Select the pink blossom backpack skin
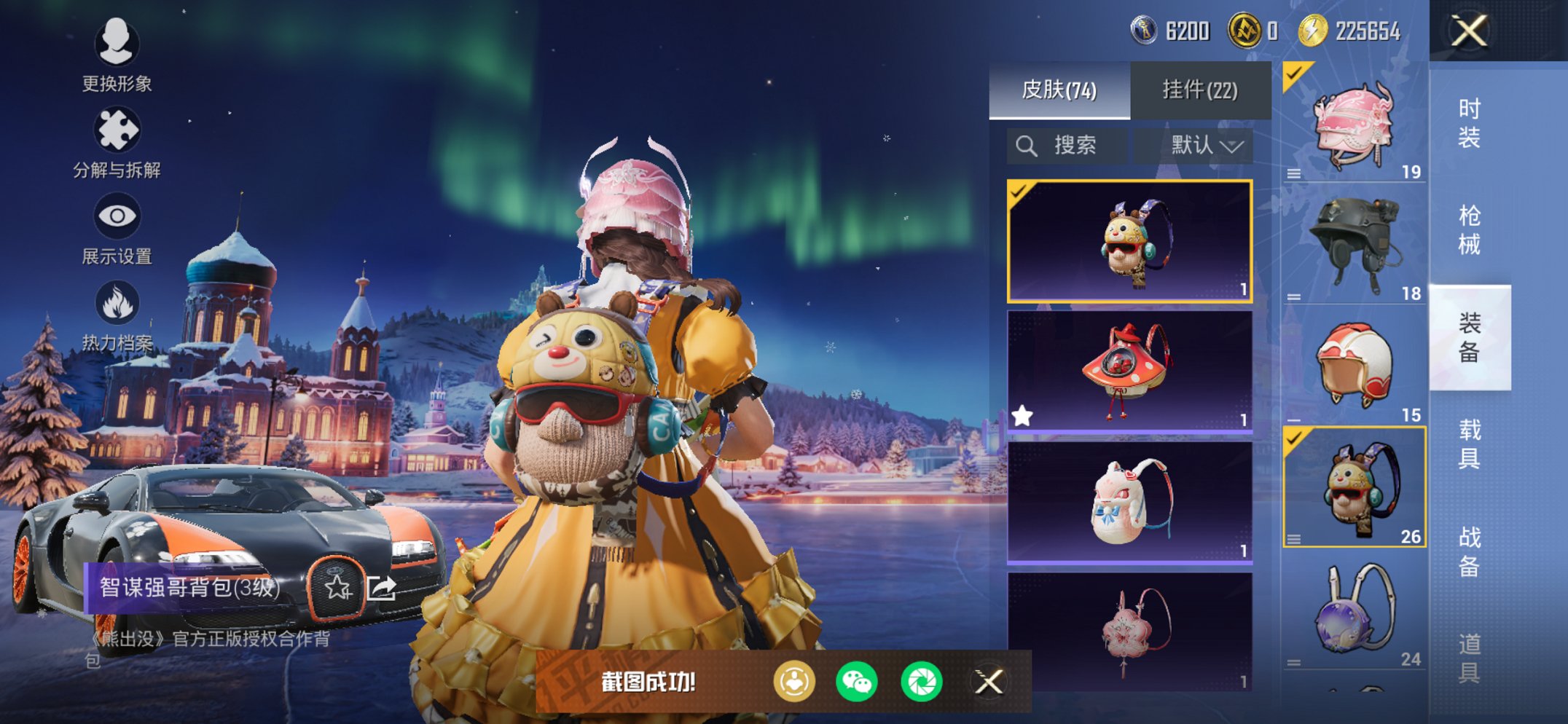Viewport: 1568px width, 724px height. tap(1129, 630)
